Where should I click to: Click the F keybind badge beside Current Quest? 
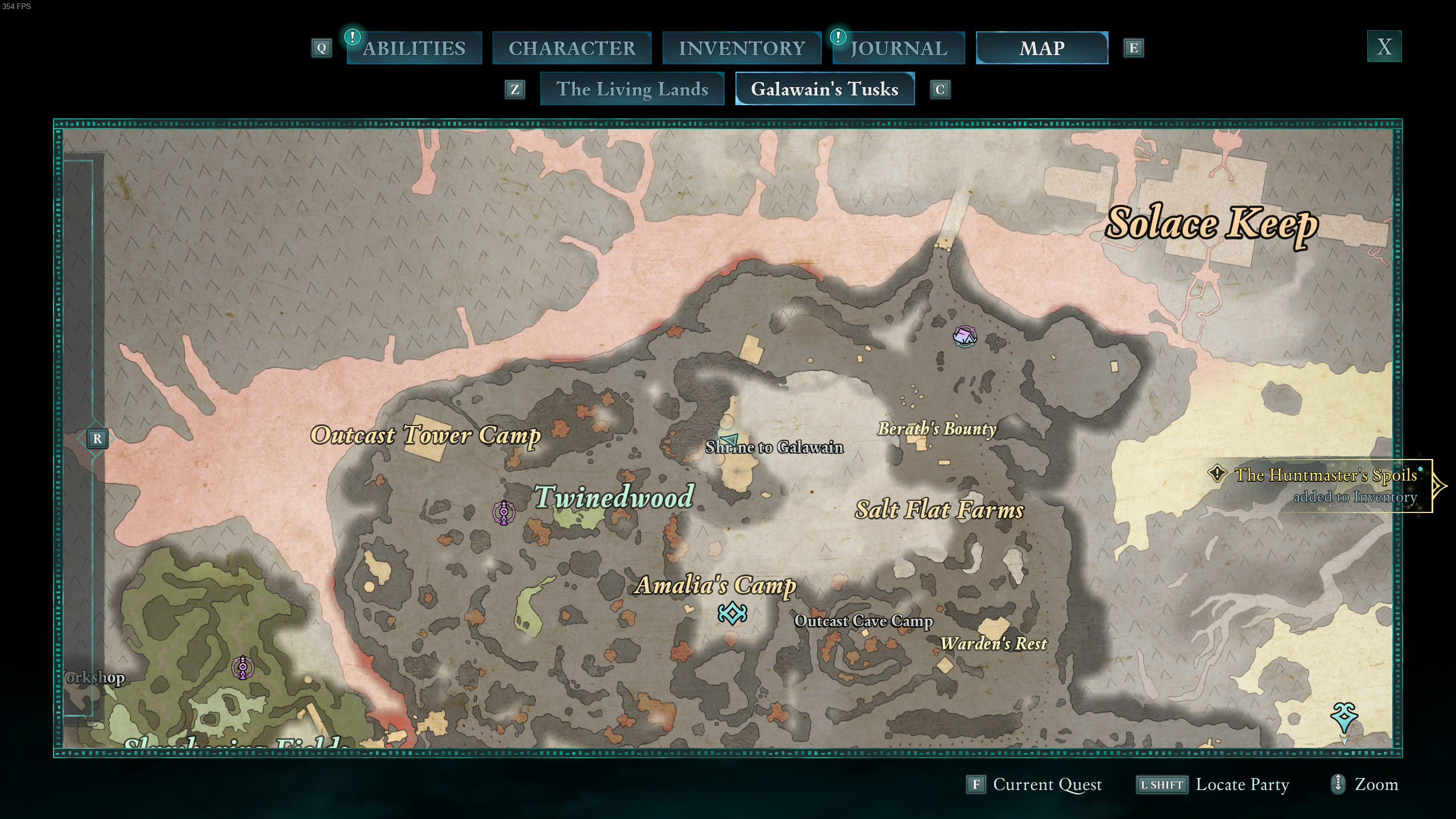976,784
